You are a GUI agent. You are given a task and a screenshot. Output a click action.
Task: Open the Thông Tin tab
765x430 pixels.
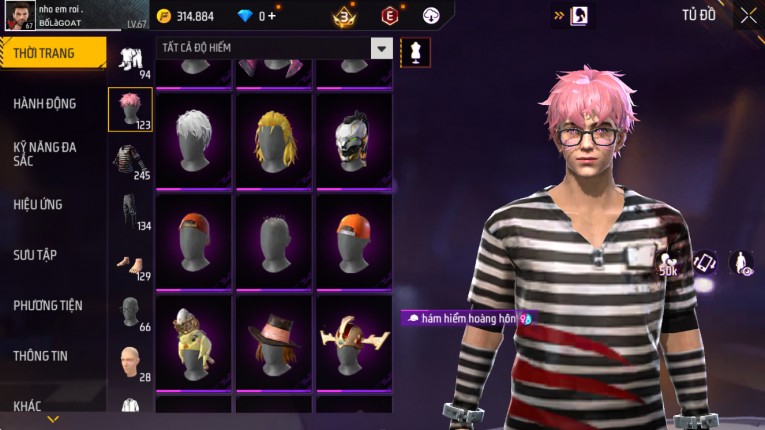[40, 355]
